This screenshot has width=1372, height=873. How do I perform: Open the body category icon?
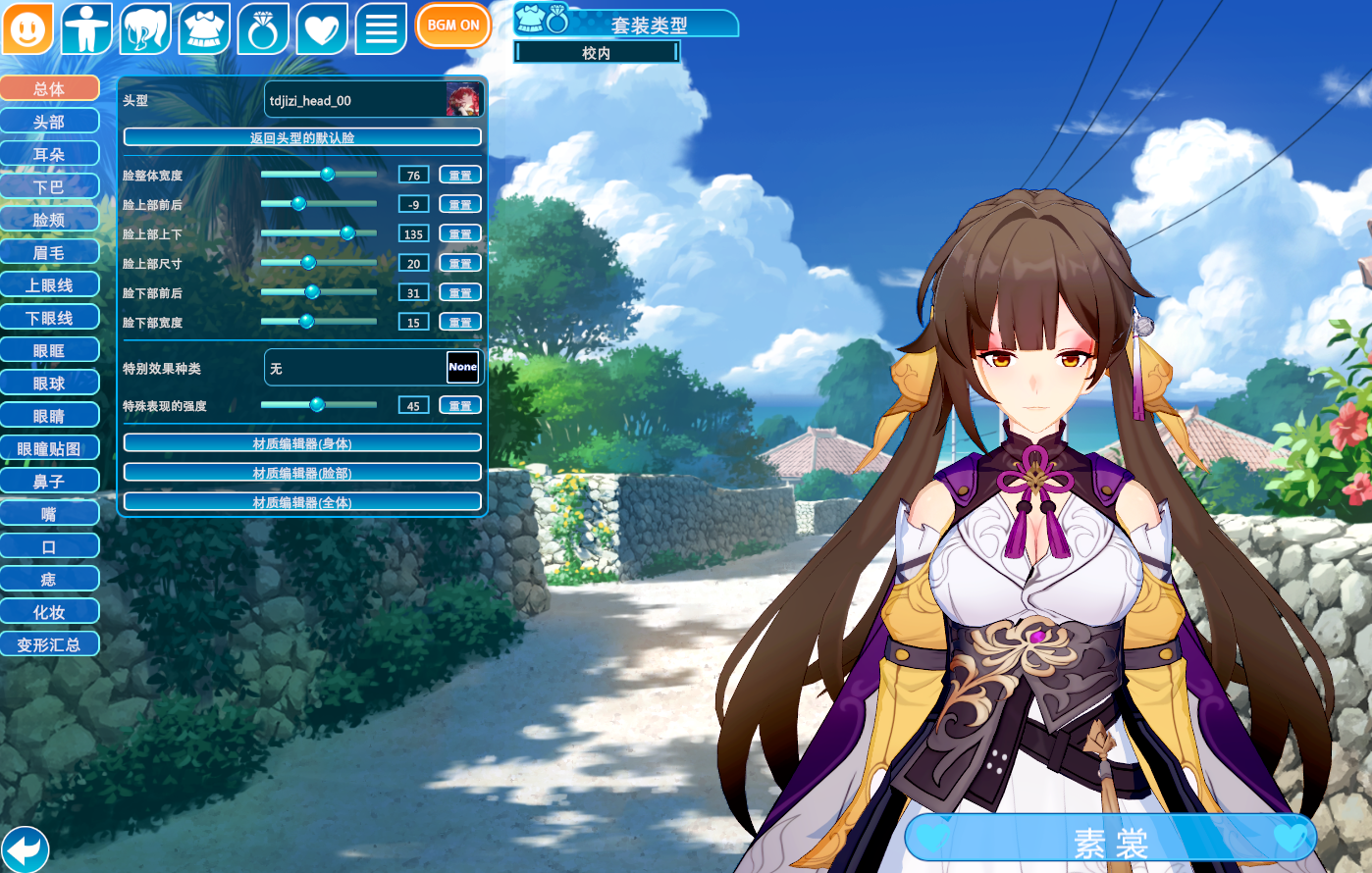pos(86,27)
